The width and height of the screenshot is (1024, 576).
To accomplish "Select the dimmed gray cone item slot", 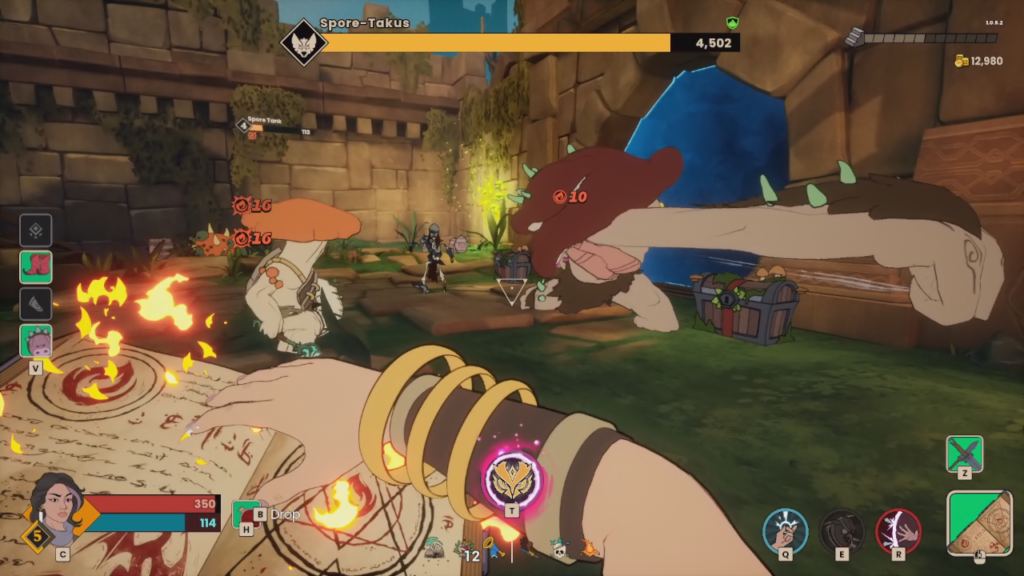I will point(36,304).
